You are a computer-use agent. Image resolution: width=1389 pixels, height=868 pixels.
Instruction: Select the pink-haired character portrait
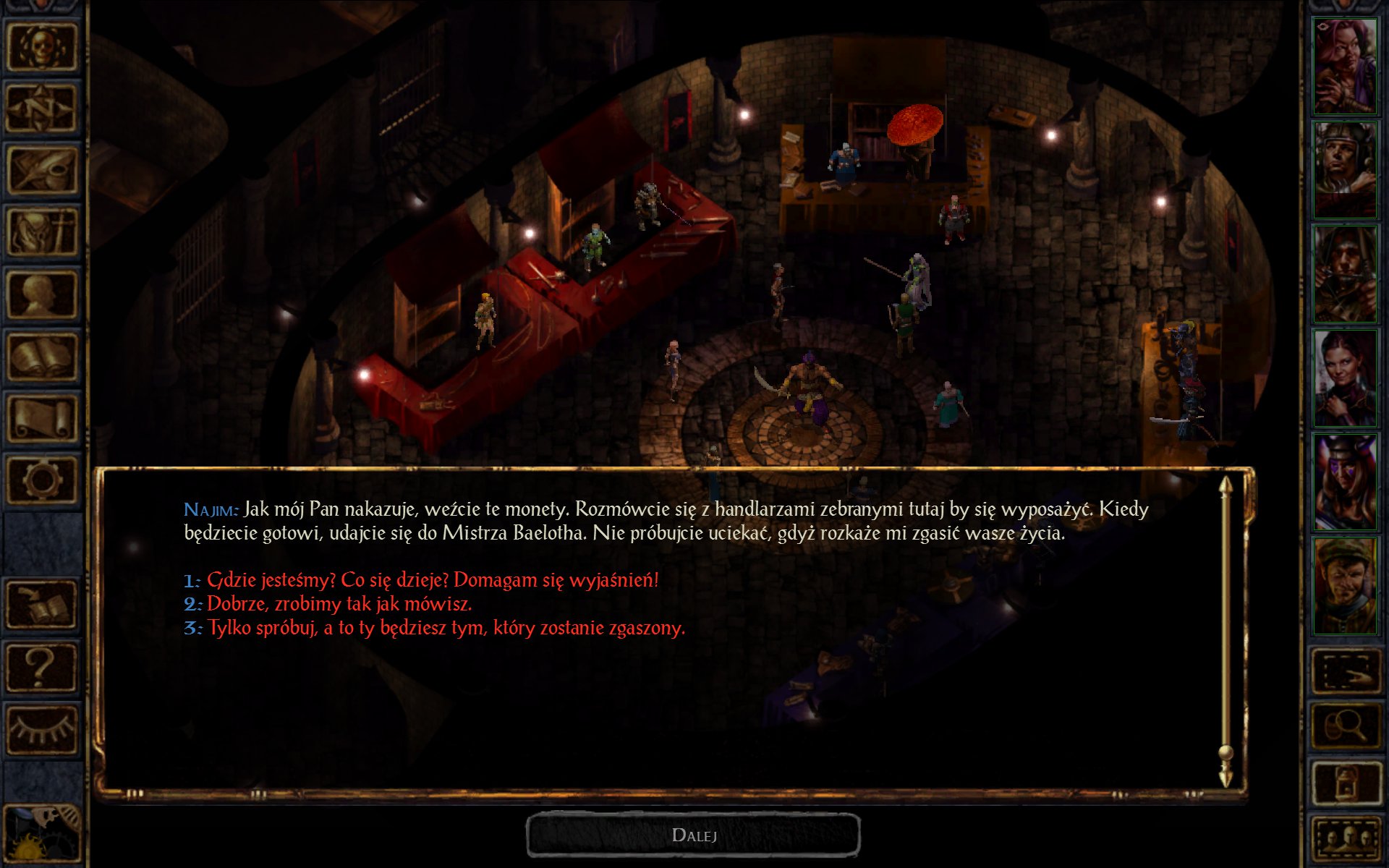pyautogui.click(x=1345, y=67)
